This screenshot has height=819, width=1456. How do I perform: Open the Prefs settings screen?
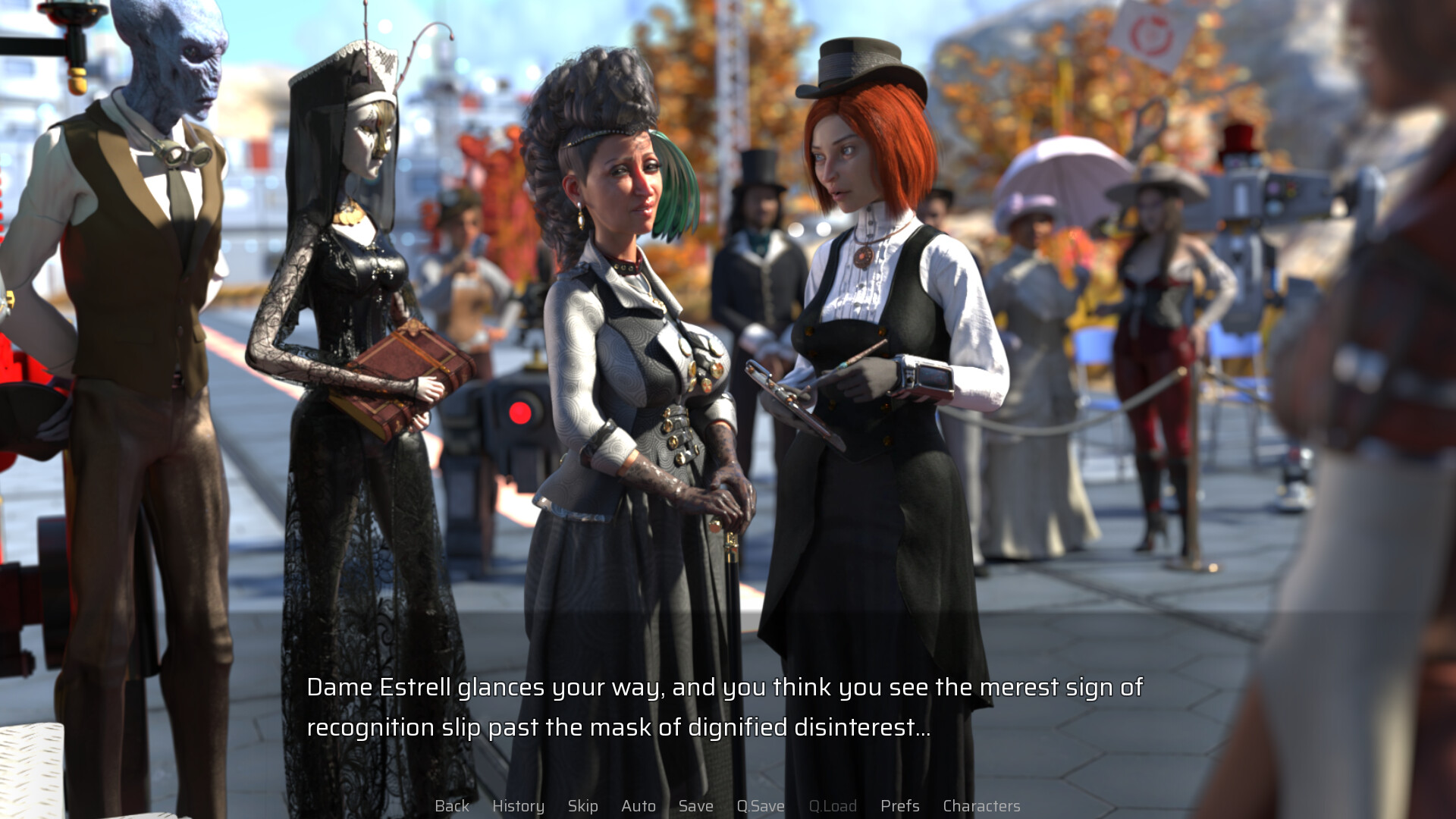tap(899, 806)
